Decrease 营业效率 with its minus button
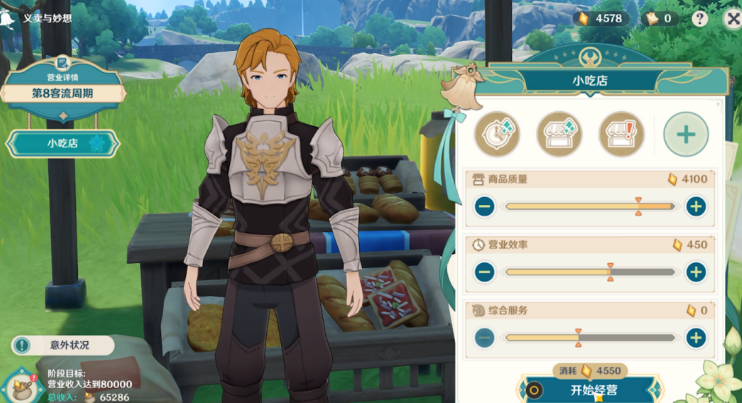The width and height of the screenshot is (742, 403). [485, 272]
